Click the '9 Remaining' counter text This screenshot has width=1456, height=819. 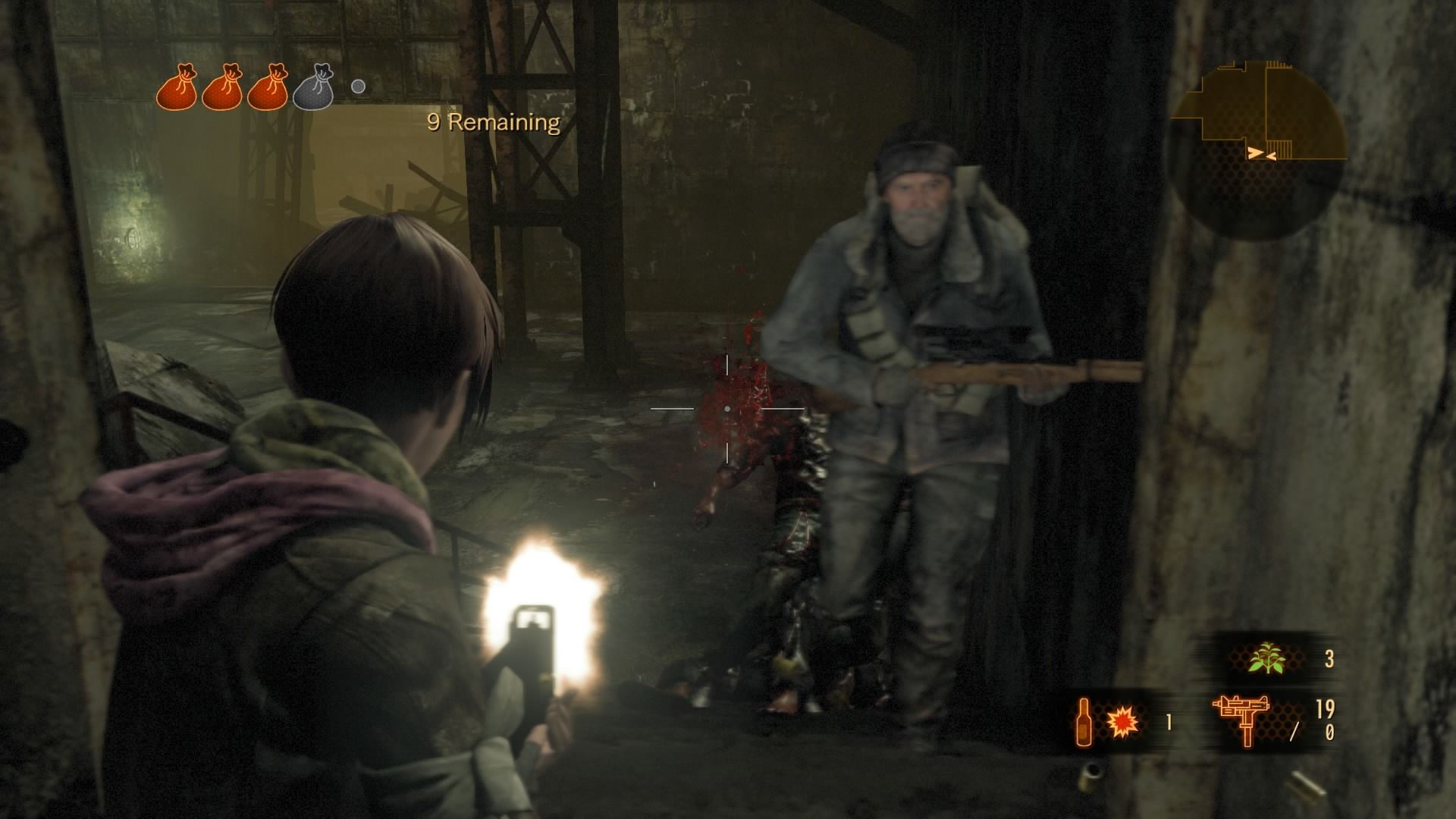tap(492, 121)
